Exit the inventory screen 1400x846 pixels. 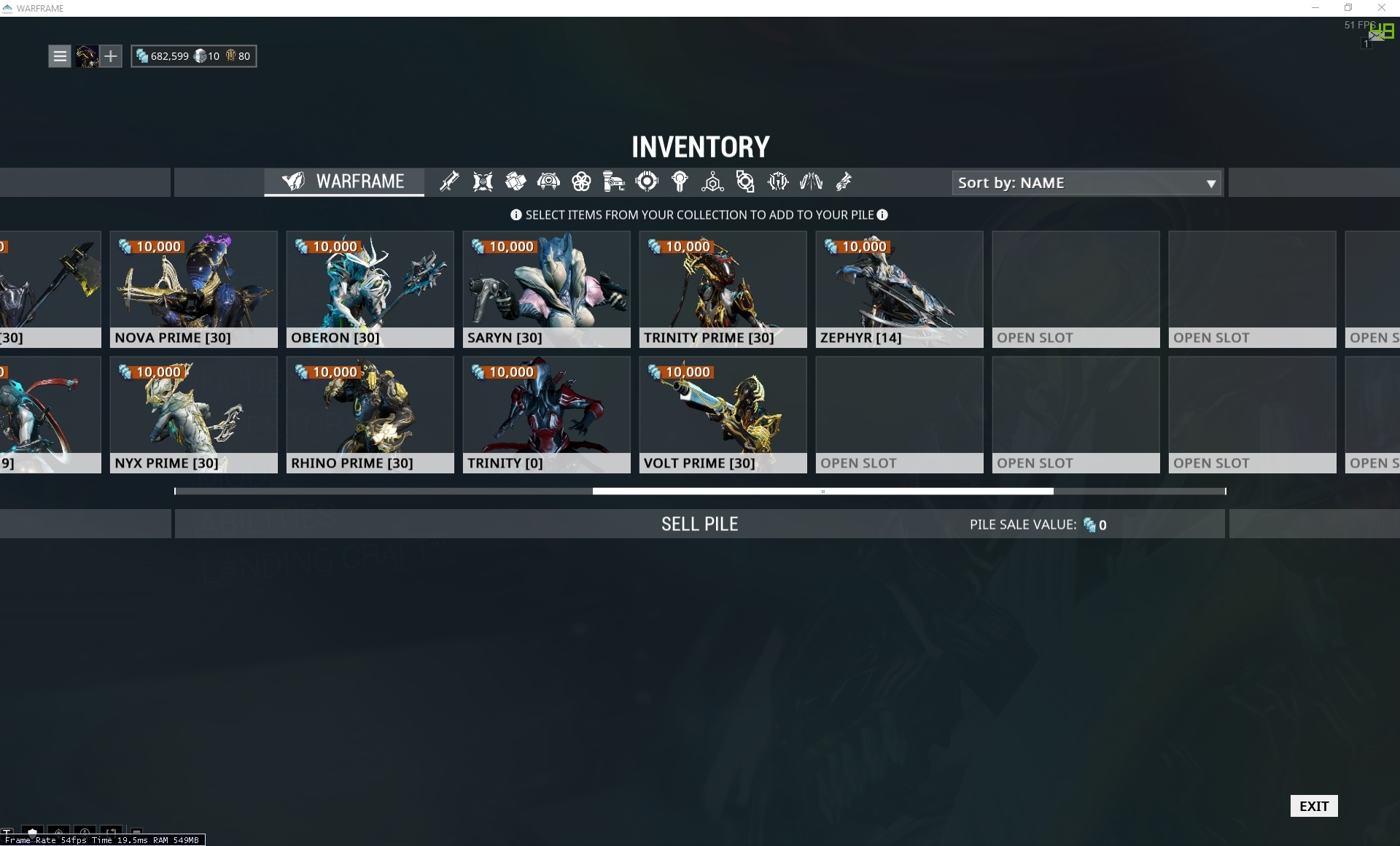coord(1313,806)
